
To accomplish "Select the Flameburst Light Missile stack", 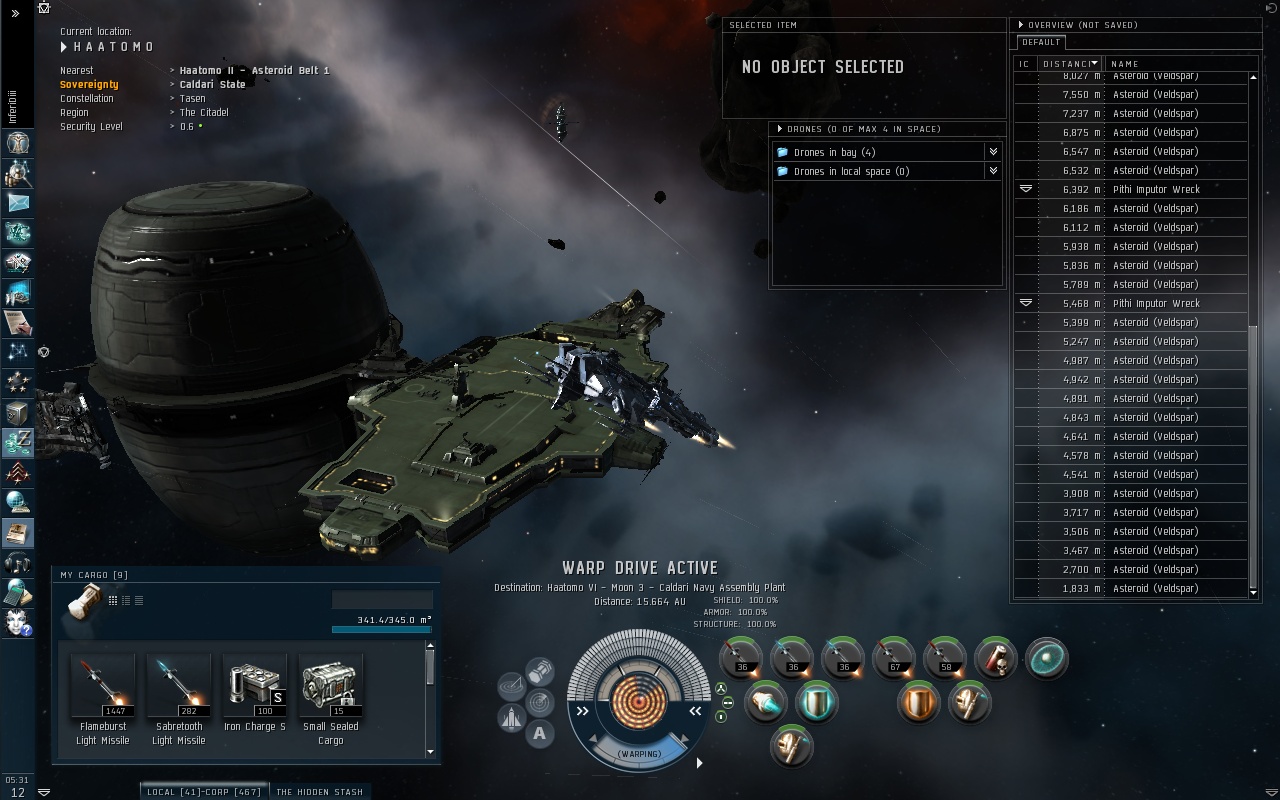I will [103, 687].
